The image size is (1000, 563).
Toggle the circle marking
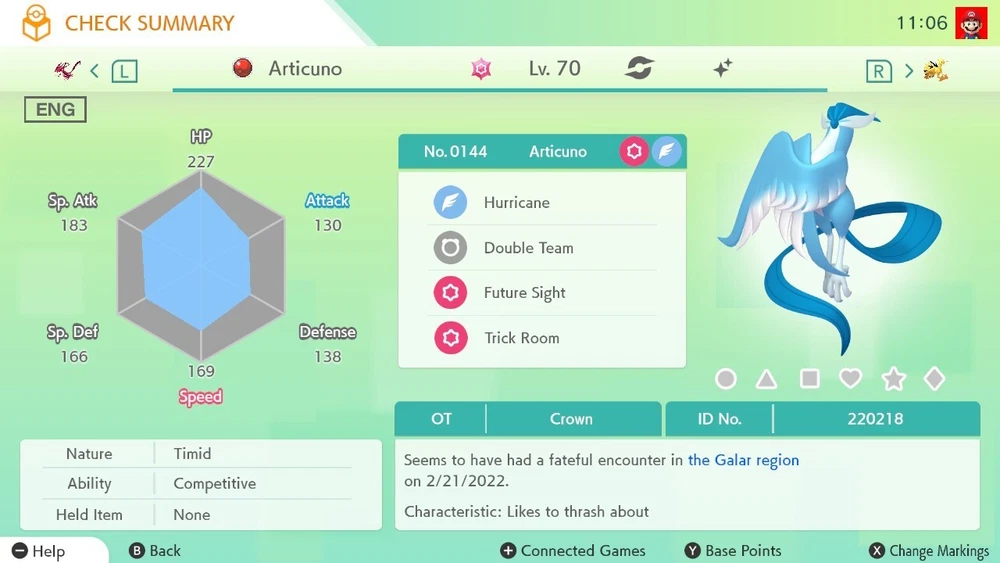[726, 379]
